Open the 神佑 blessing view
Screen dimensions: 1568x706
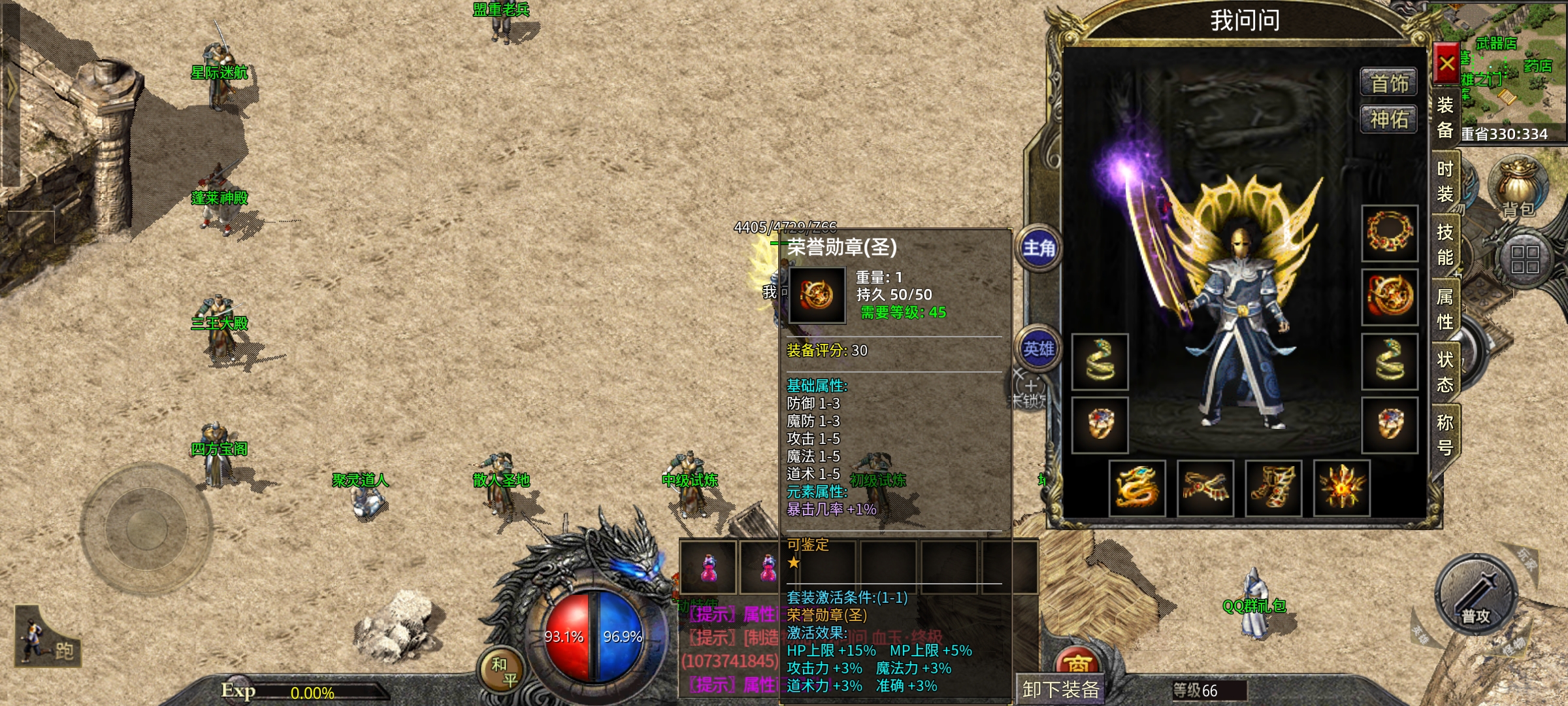1389,120
